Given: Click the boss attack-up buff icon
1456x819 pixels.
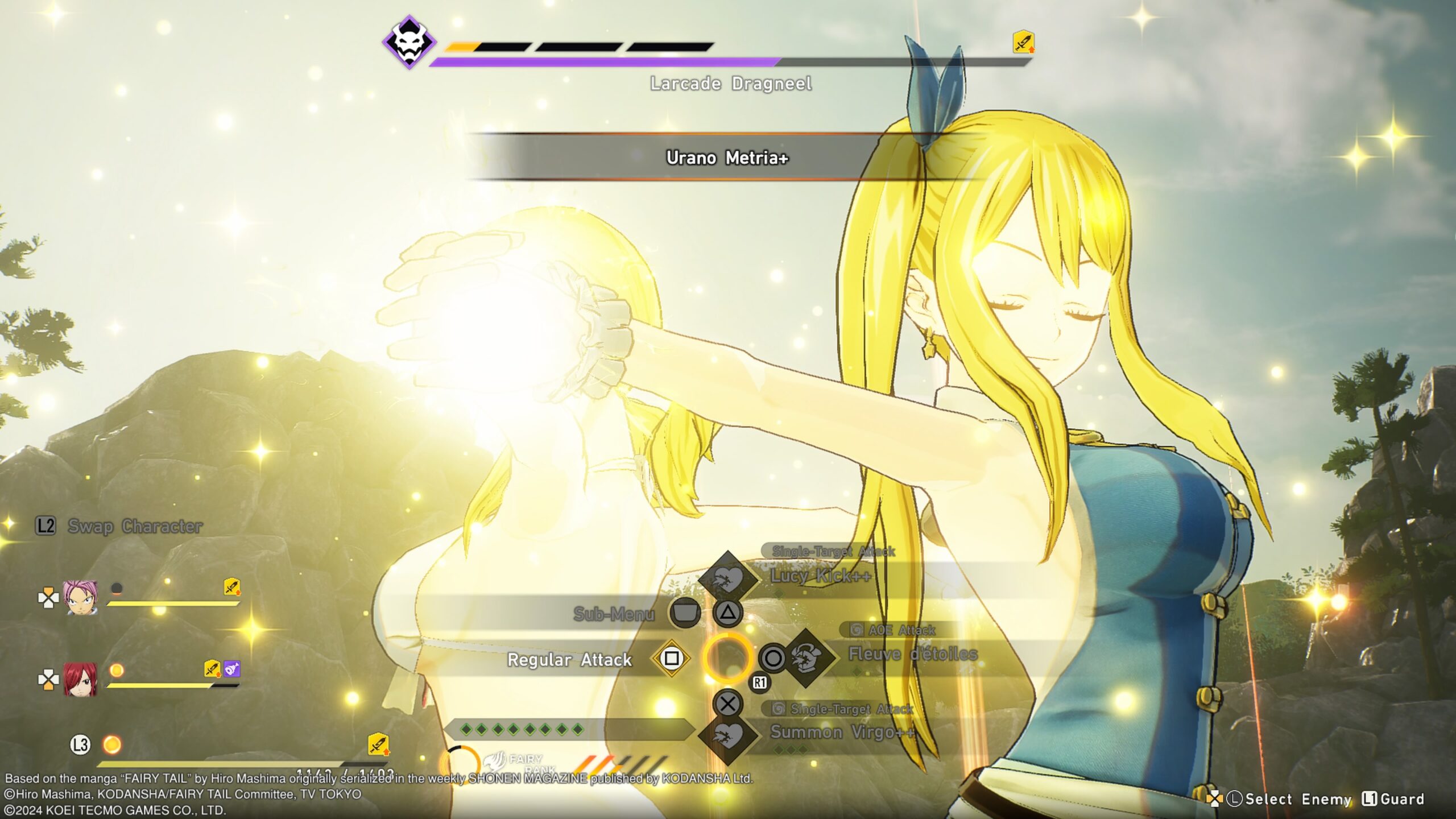Looking at the screenshot, I should coord(1023,42).
